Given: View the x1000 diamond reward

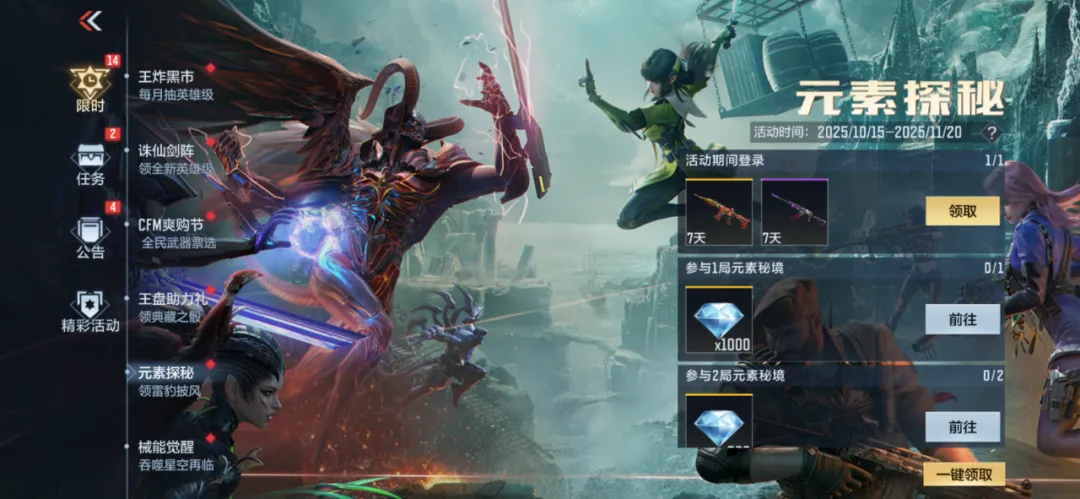Looking at the screenshot, I should (719, 320).
